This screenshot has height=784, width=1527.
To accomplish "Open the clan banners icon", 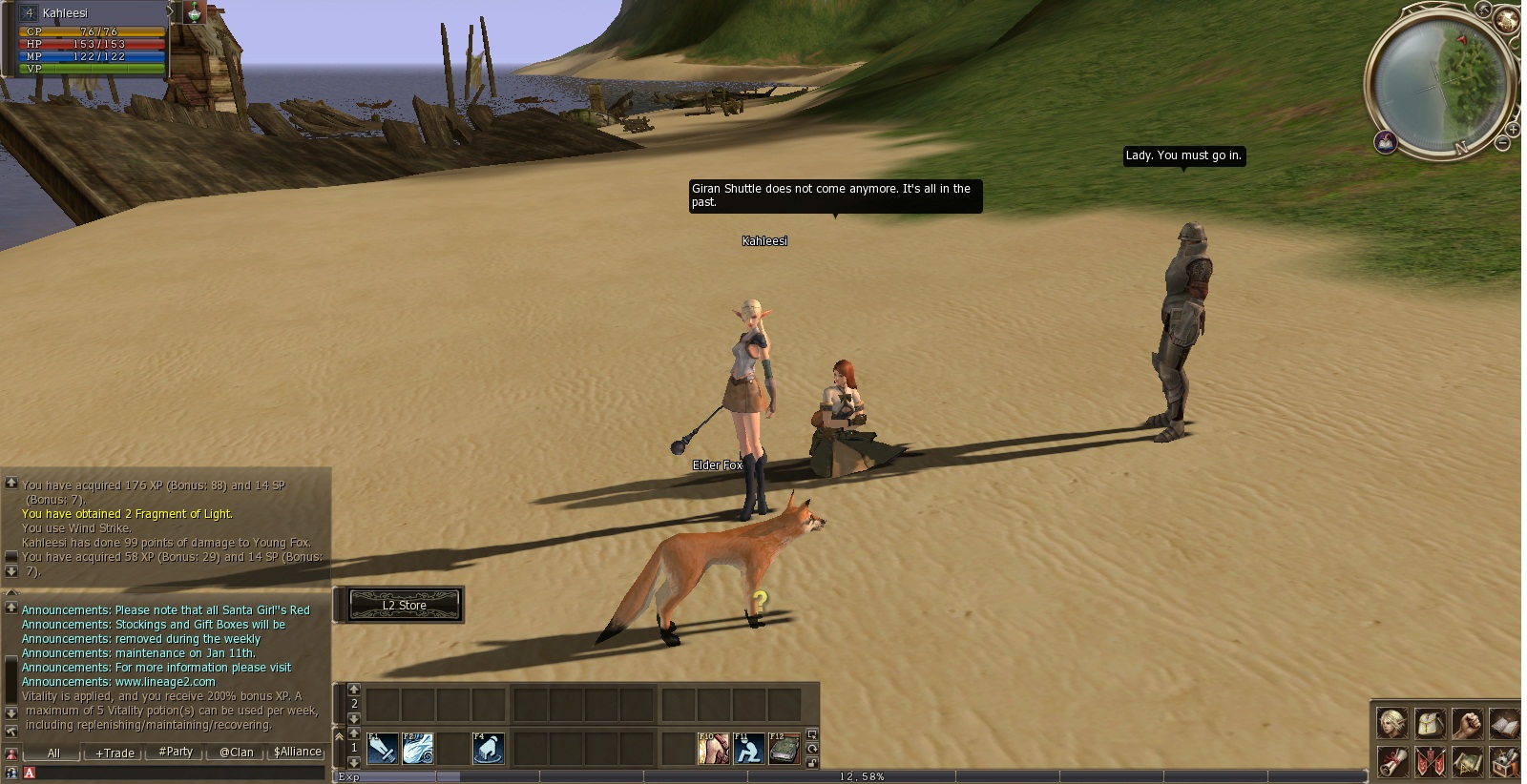I will 1430,762.
